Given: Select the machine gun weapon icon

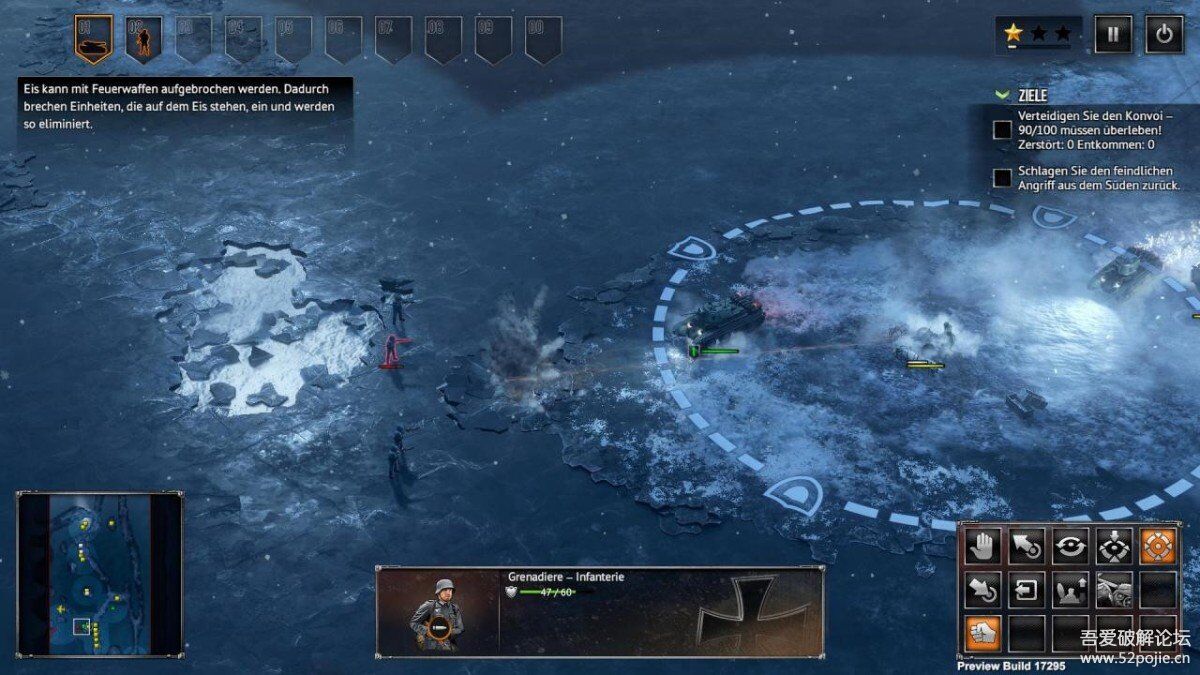Looking at the screenshot, I should coord(1114,590).
